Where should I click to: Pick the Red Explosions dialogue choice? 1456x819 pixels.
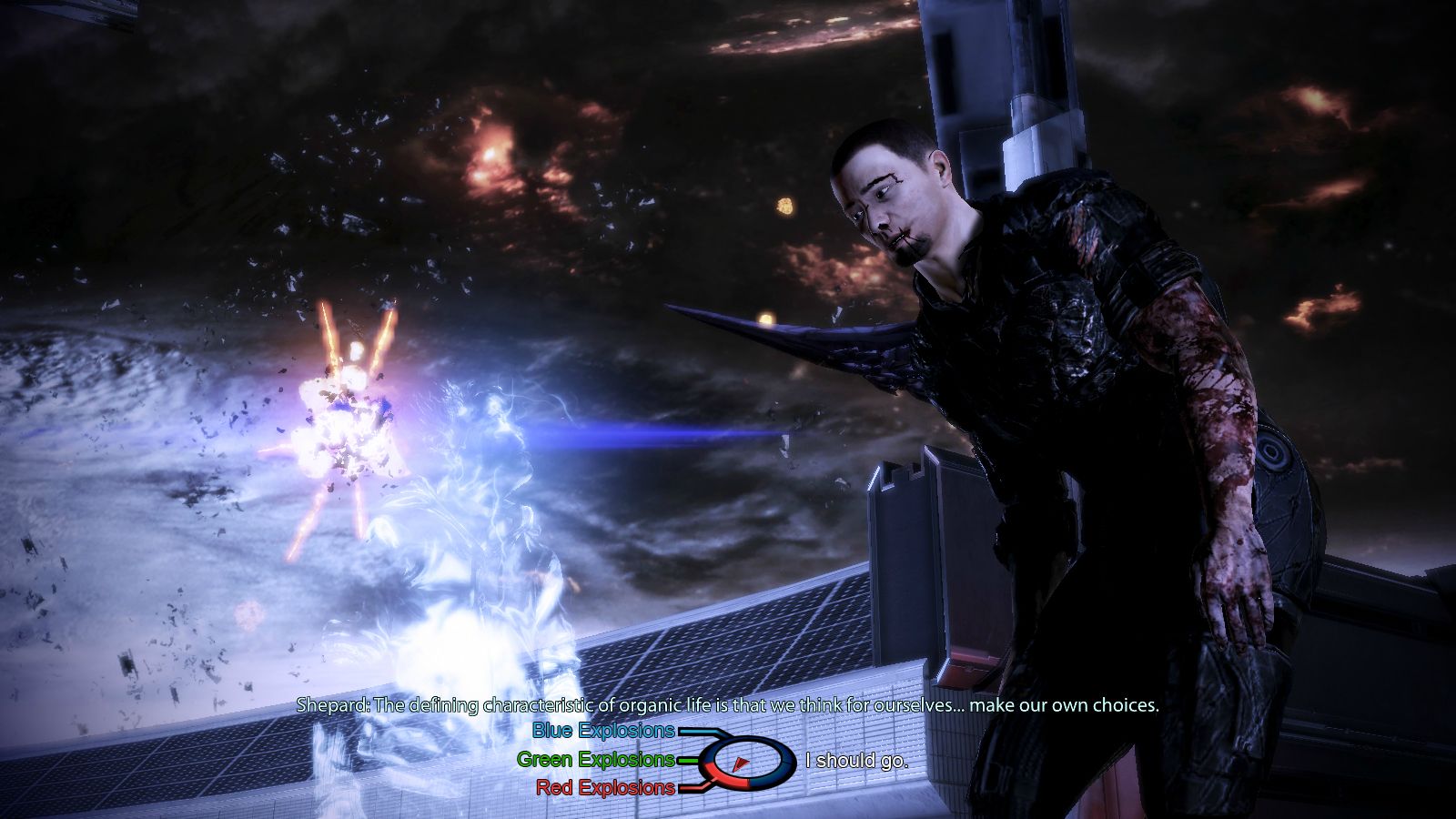(605, 787)
